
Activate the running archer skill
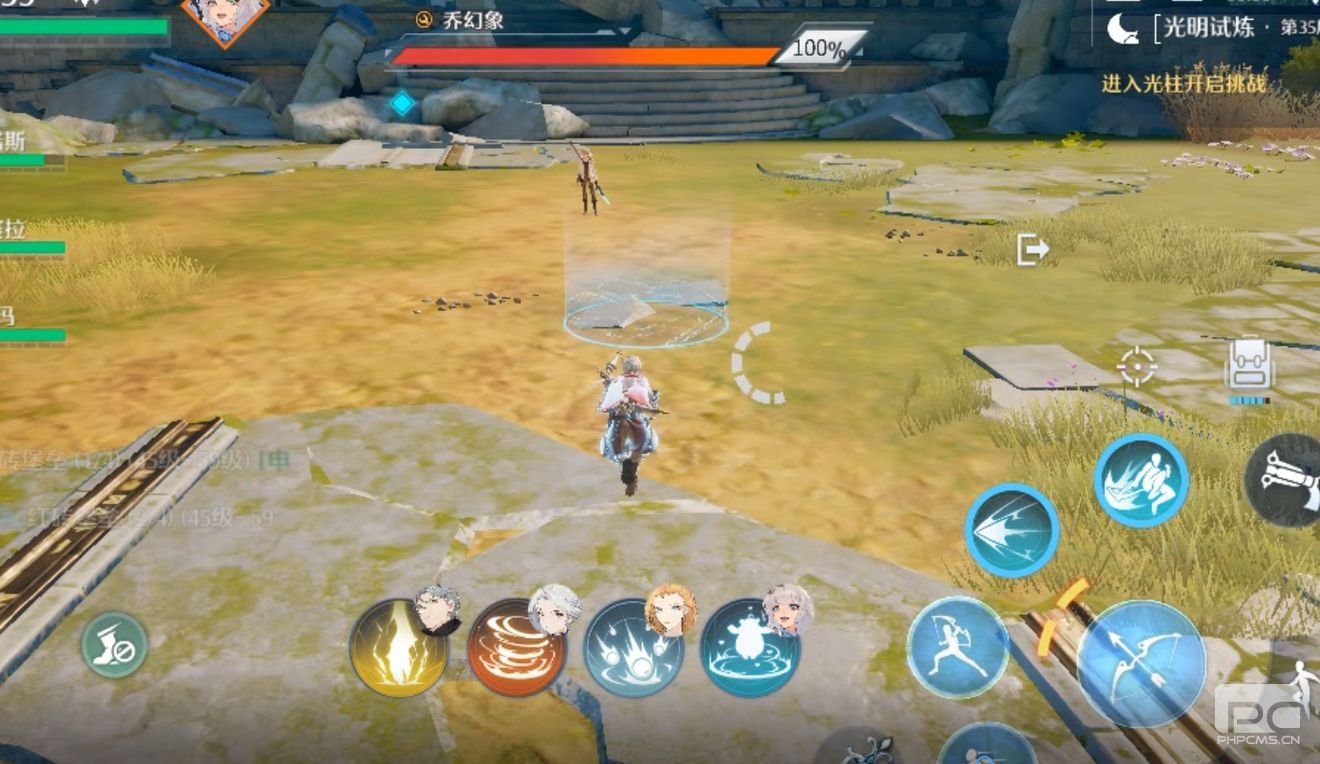[x=958, y=646]
